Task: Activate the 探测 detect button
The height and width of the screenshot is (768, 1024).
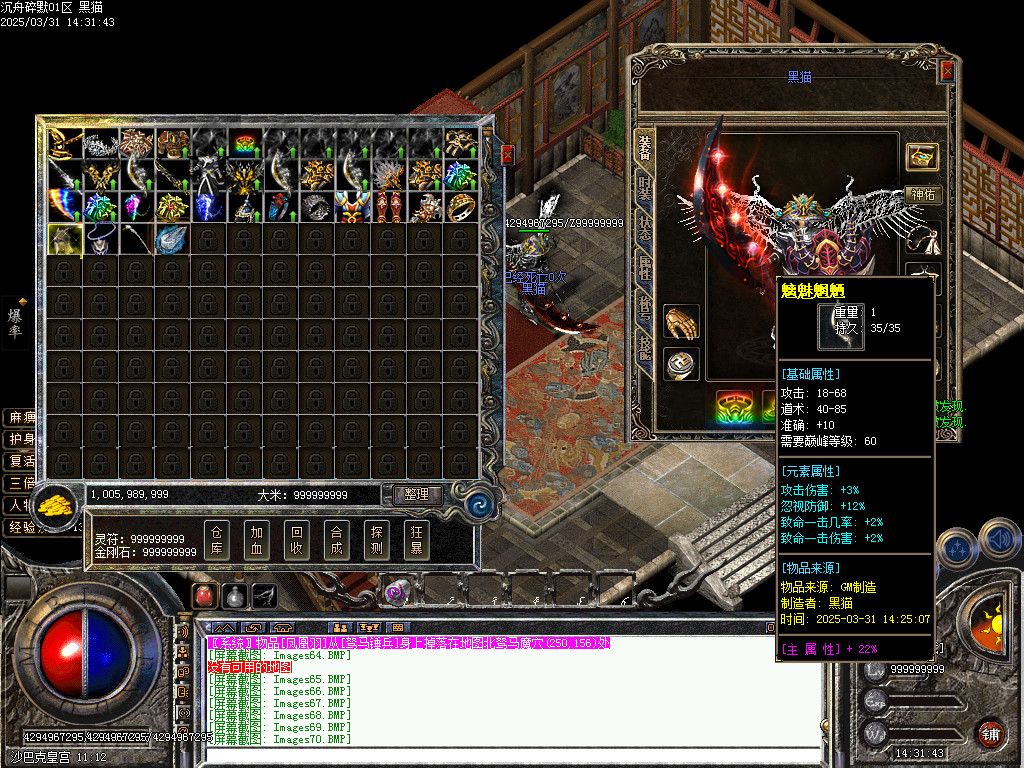Action: [376, 540]
